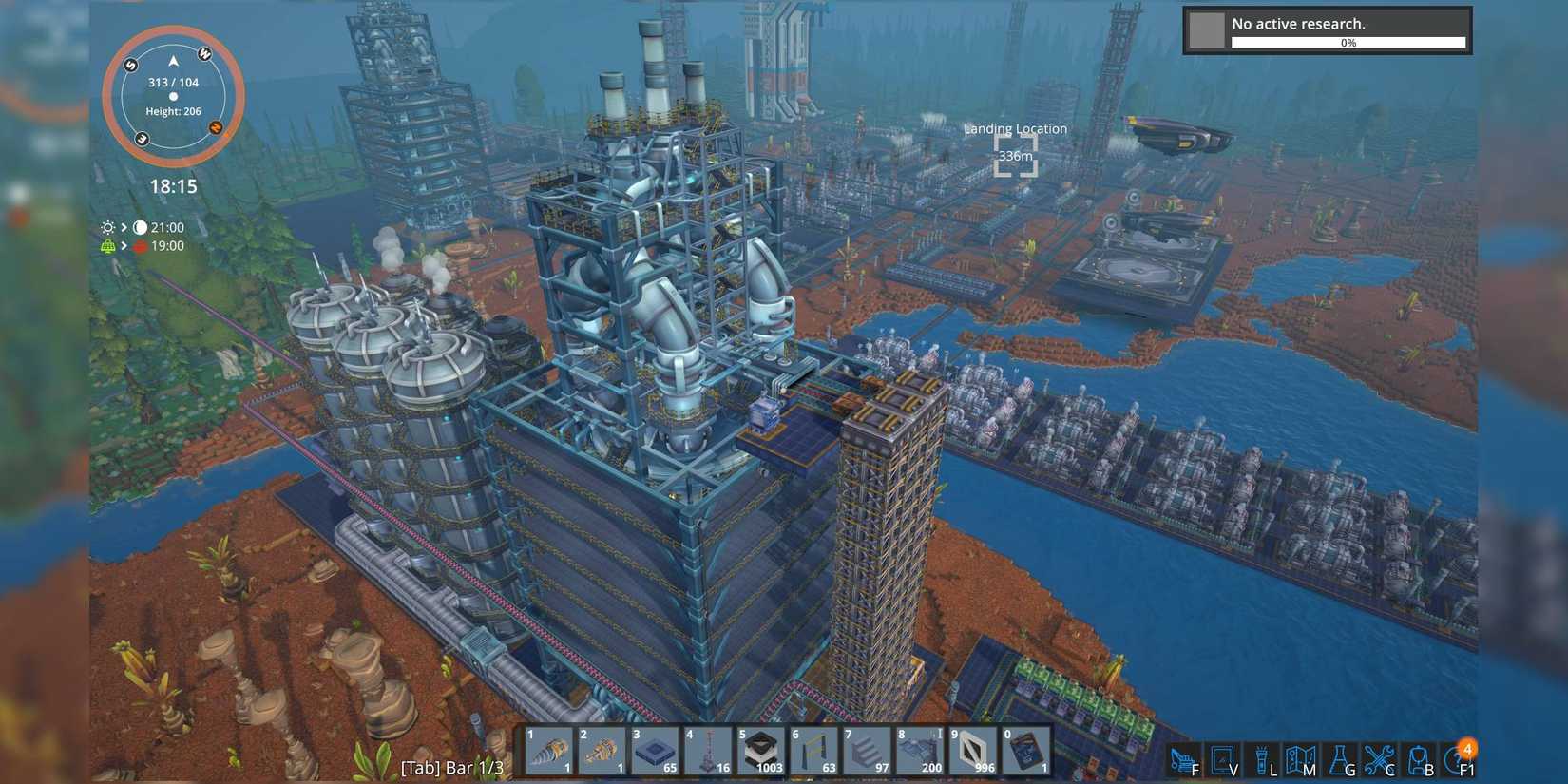The image size is (1568, 784).
Task: Switch hotbar pages via [Tab] Bar 1/3
Action: (x=453, y=767)
